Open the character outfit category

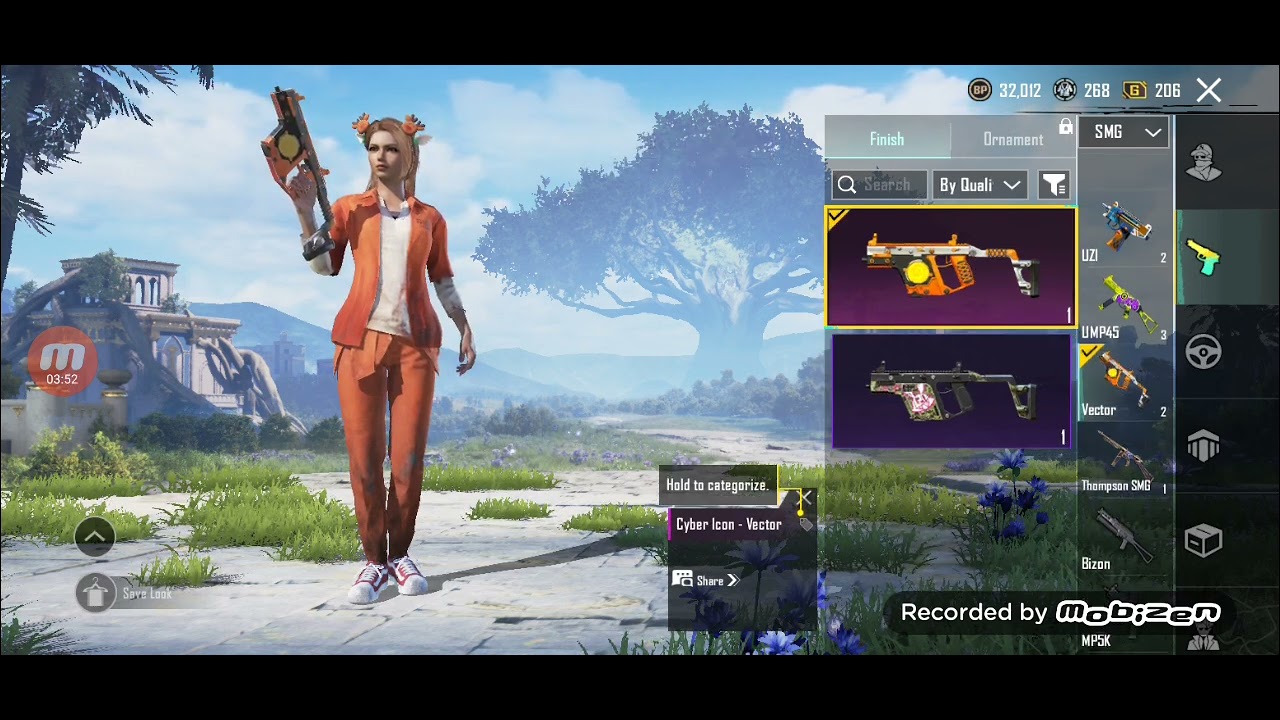[x=1203, y=163]
